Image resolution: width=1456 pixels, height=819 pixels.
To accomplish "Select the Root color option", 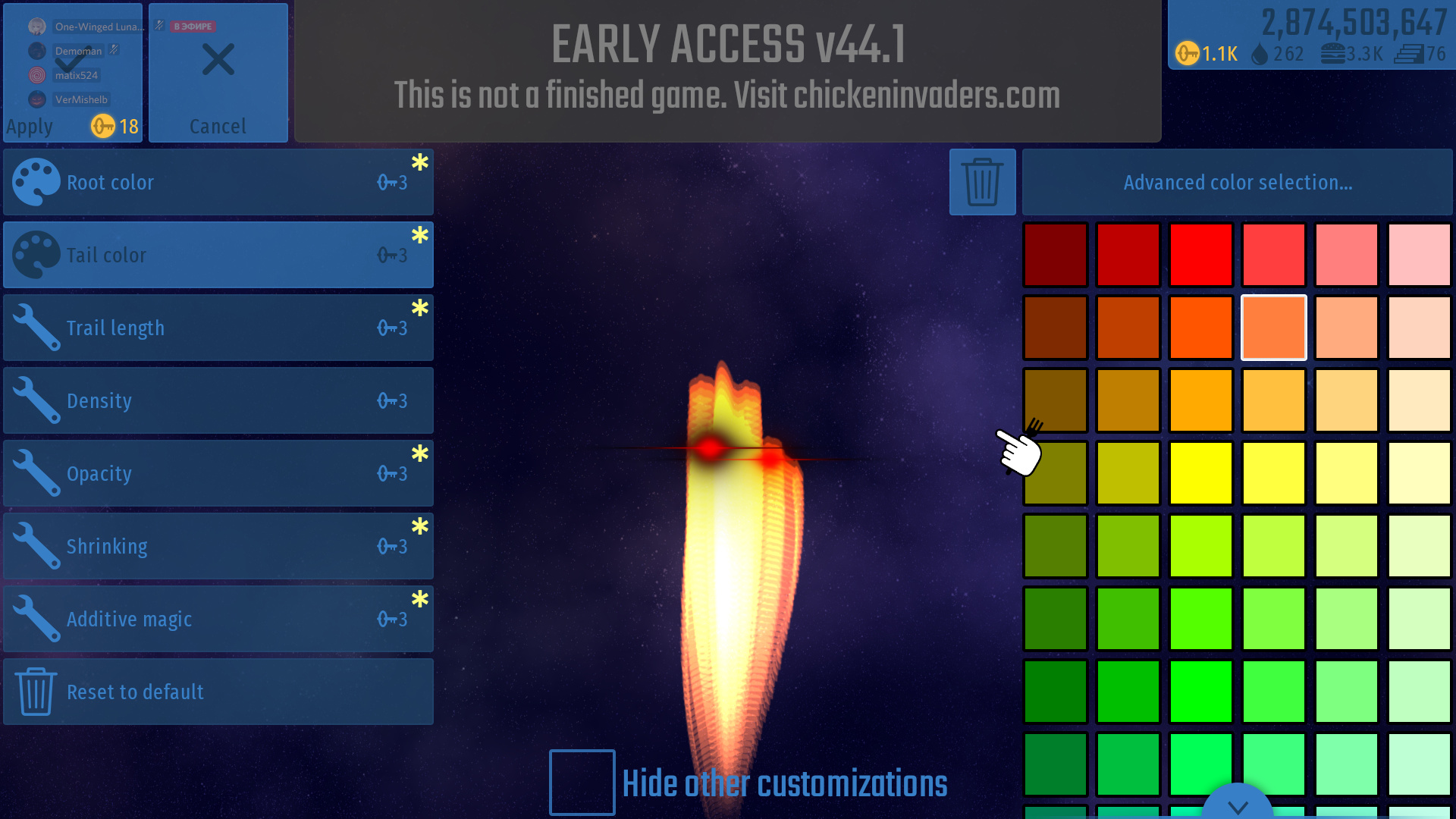I will click(218, 182).
